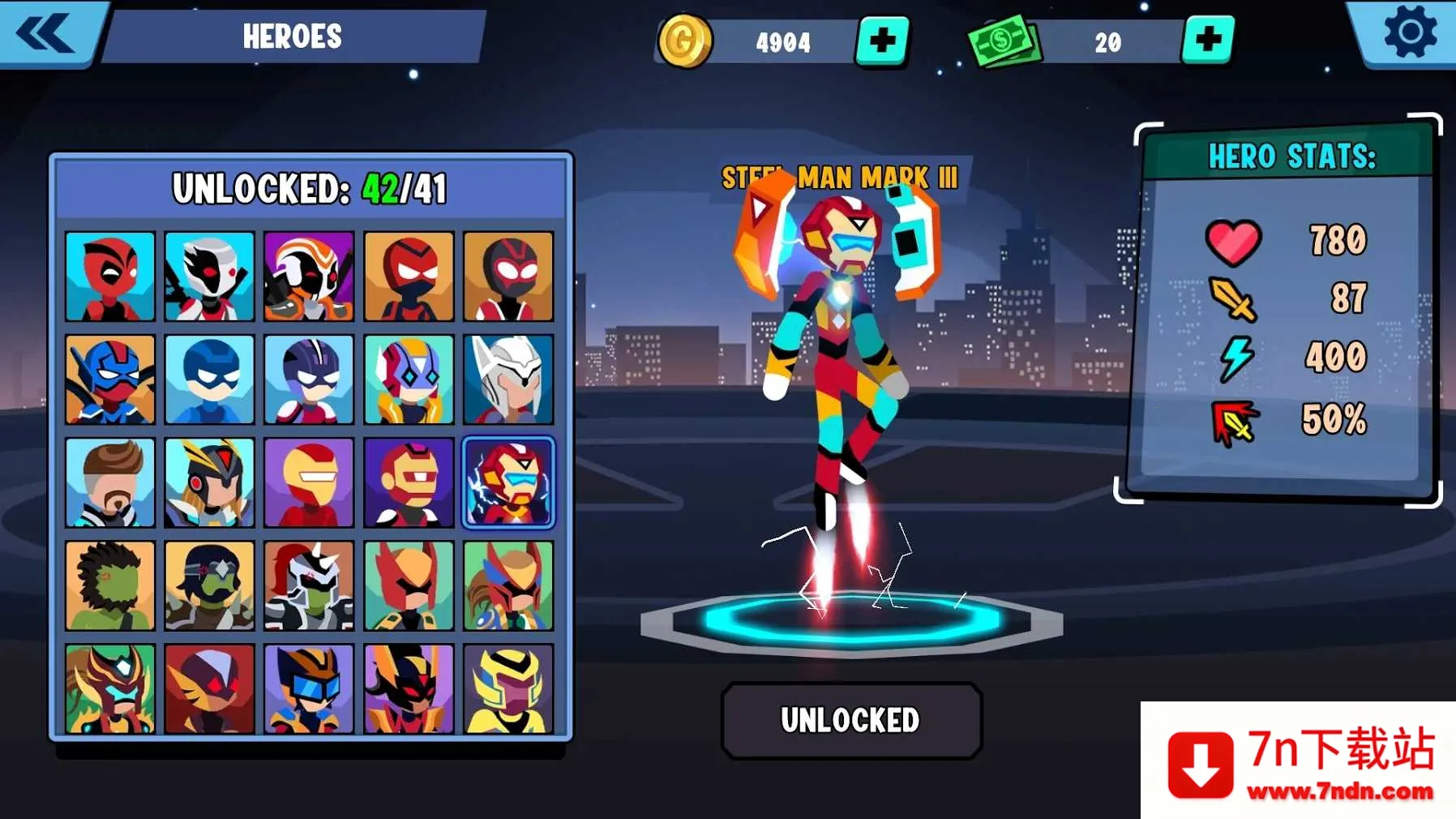Image resolution: width=1456 pixels, height=819 pixels.
Task: Go back using the double-arrow button
Action: click(45, 35)
